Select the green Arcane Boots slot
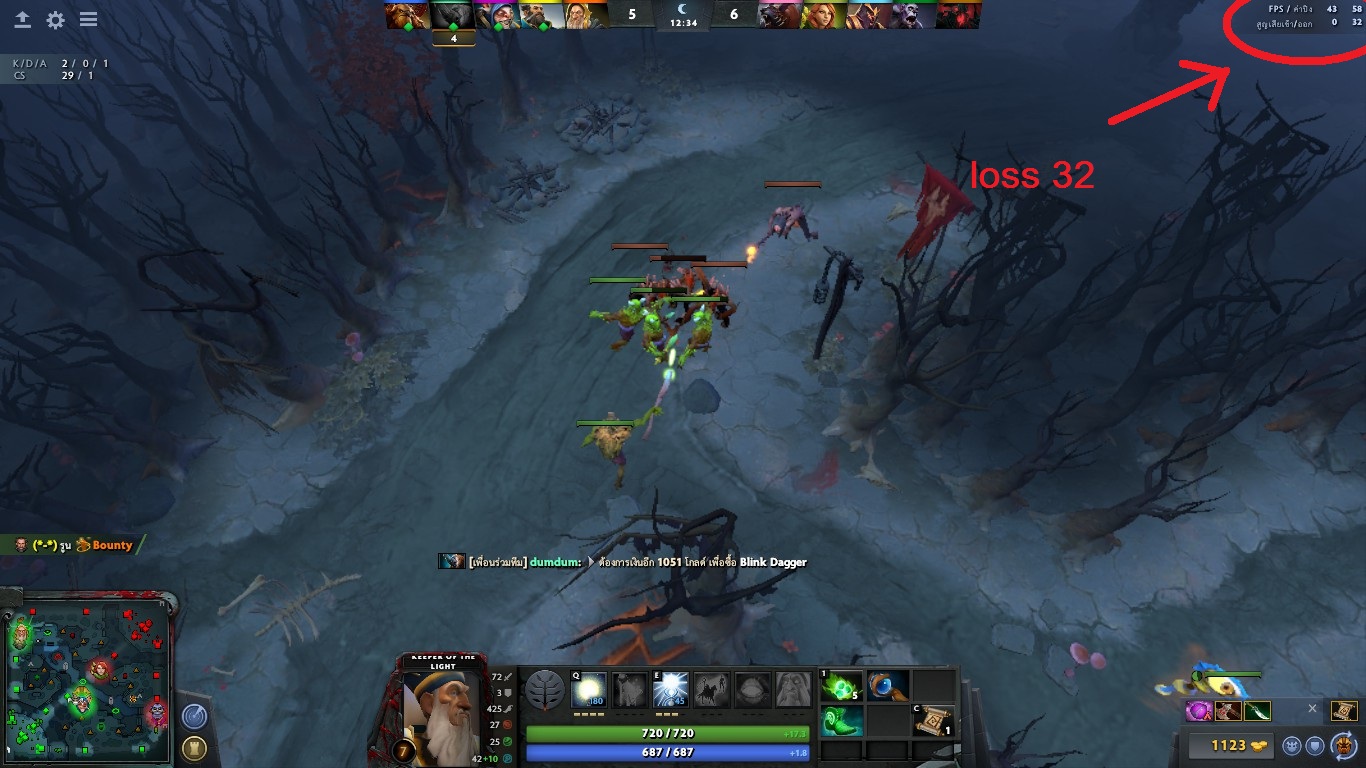The height and width of the screenshot is (768, 1366). (842, 720)
